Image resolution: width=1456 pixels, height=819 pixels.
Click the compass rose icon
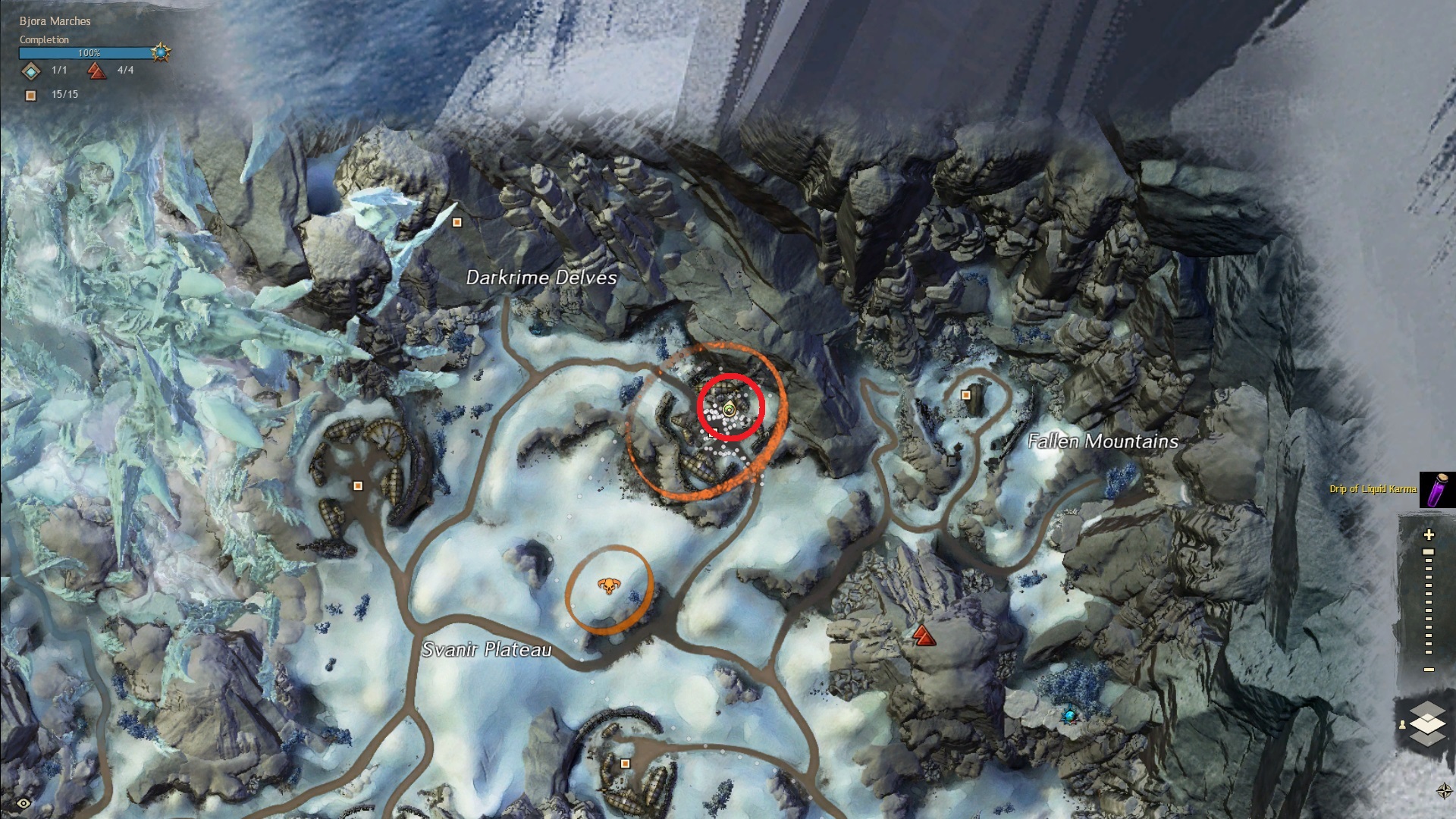coord(1444,790)
